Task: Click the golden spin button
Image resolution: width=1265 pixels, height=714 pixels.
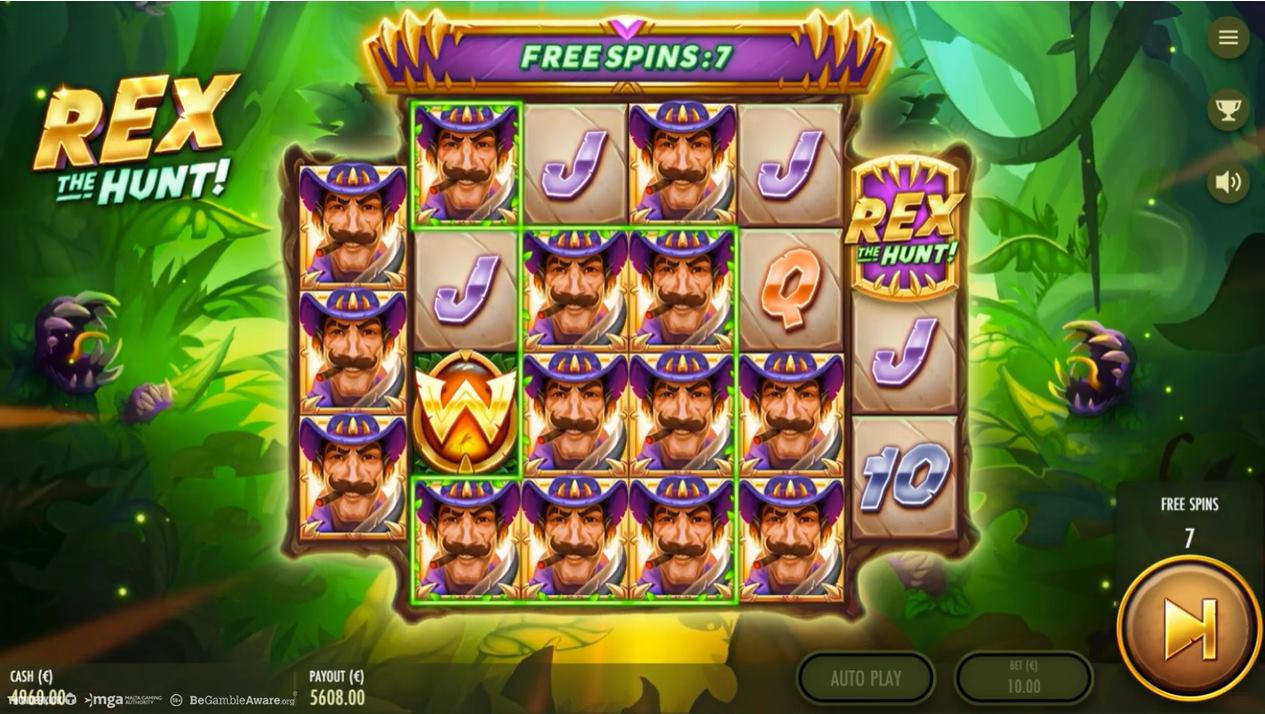Action: 1189,628
